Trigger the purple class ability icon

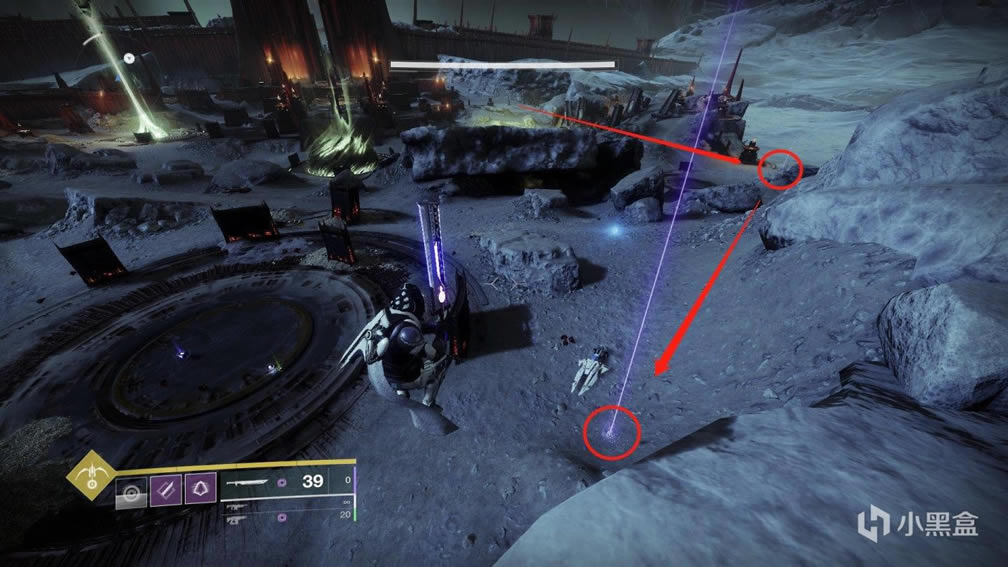tap(198, 492)
